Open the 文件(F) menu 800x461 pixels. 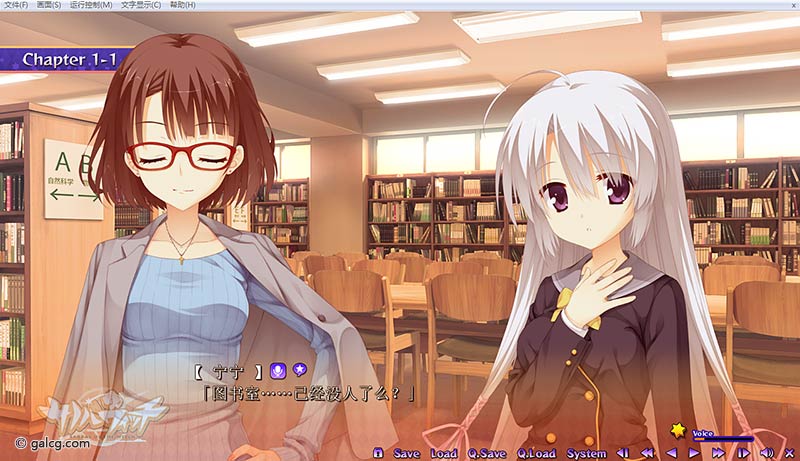coord(14,5)
